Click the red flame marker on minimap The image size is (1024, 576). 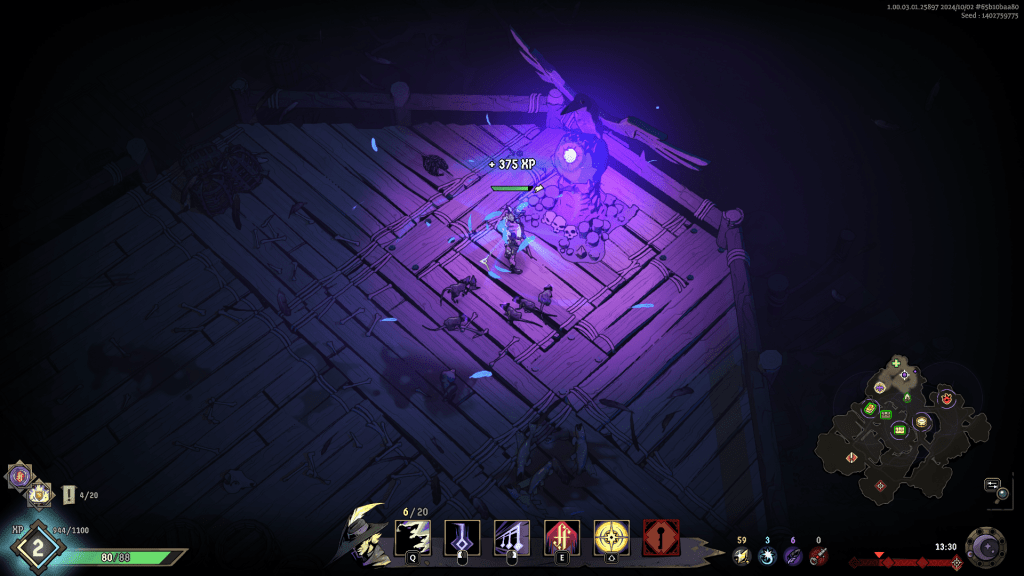[946, 399]
